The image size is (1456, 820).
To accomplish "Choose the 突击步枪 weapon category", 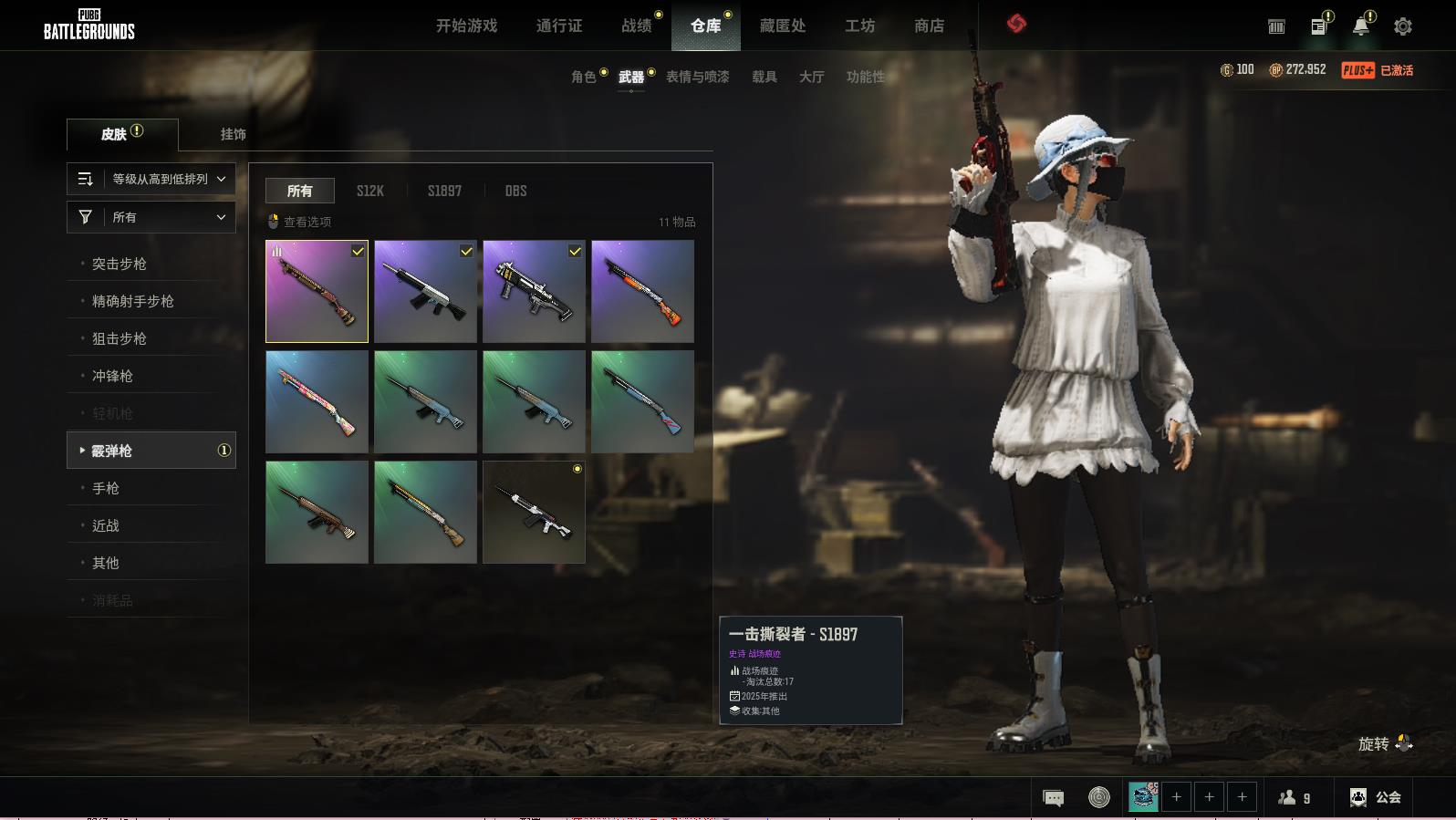I will pyautogui.click(x=120, y=264).
